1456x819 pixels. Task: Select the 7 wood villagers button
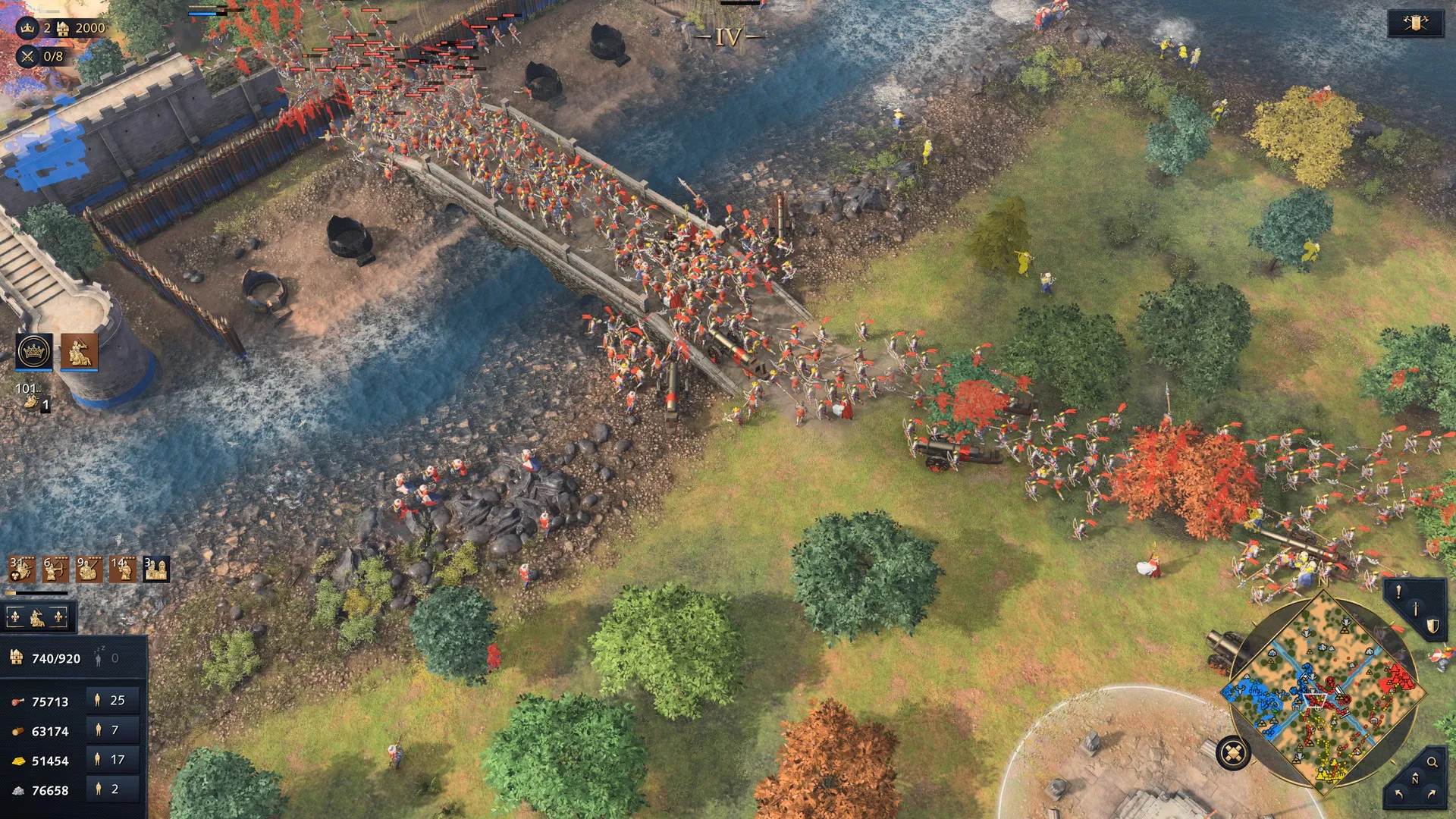pos(112,730)
